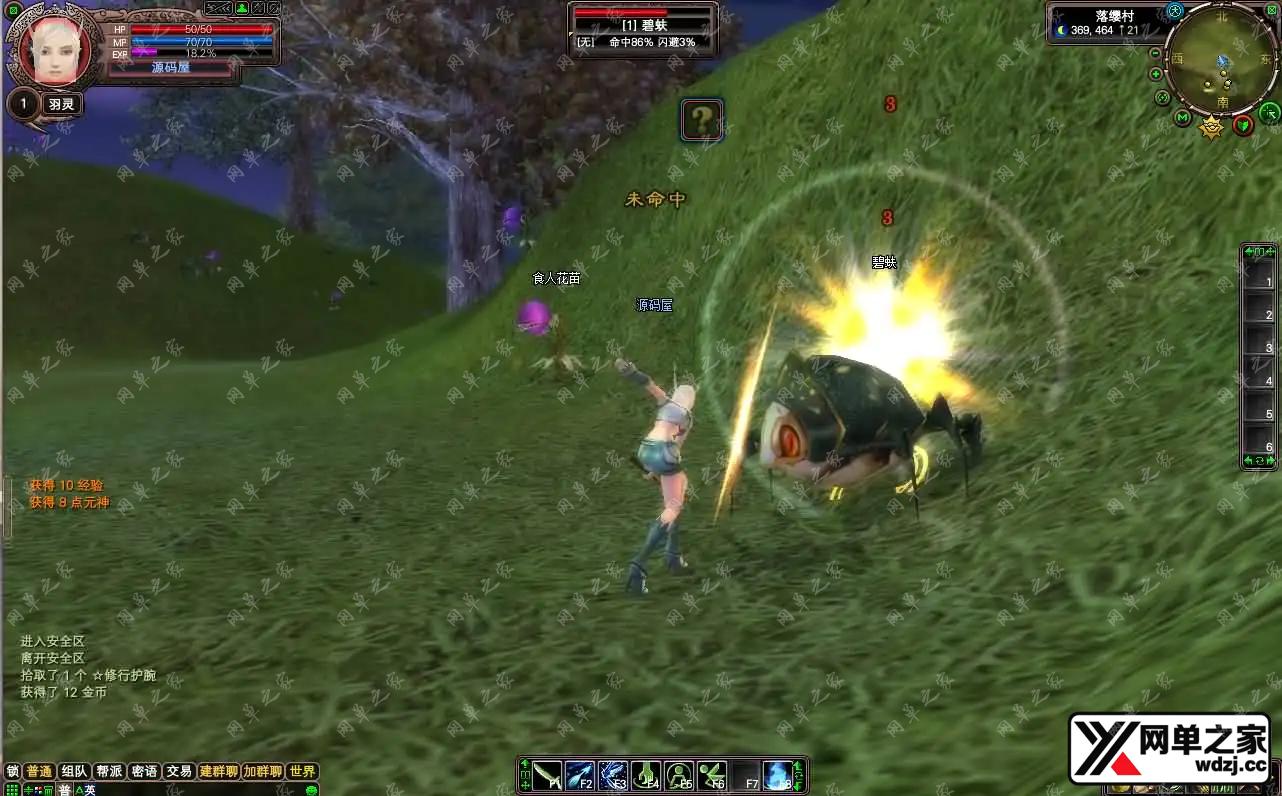The height and width of the screenshot is (796, 1282).
Task: Click the red shield icon below the minimap
Action: pyautogui.click(x=1243, y=125)
